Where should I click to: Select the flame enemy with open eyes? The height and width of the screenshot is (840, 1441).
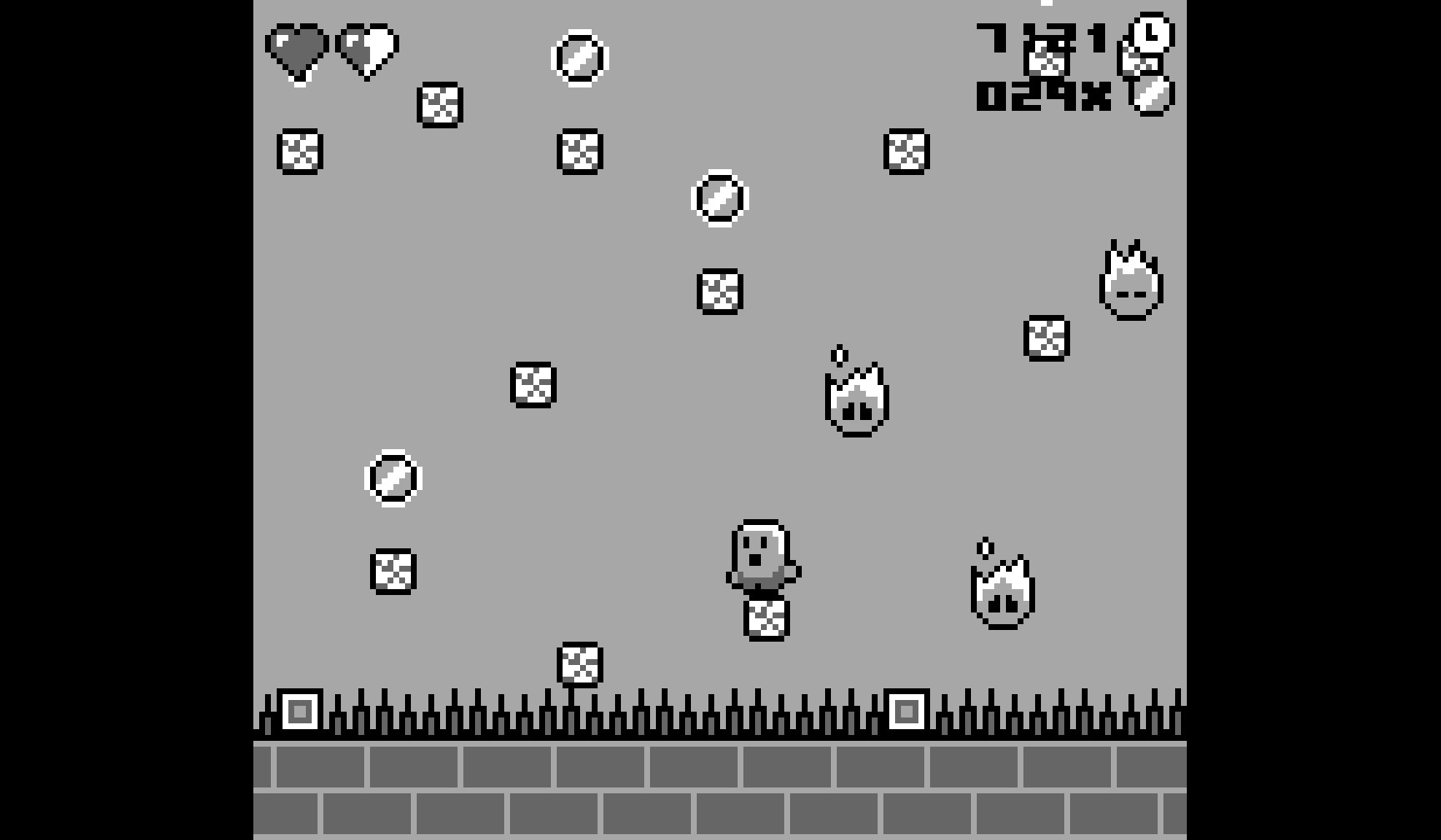pyautogui.click(x=854, y=400)
